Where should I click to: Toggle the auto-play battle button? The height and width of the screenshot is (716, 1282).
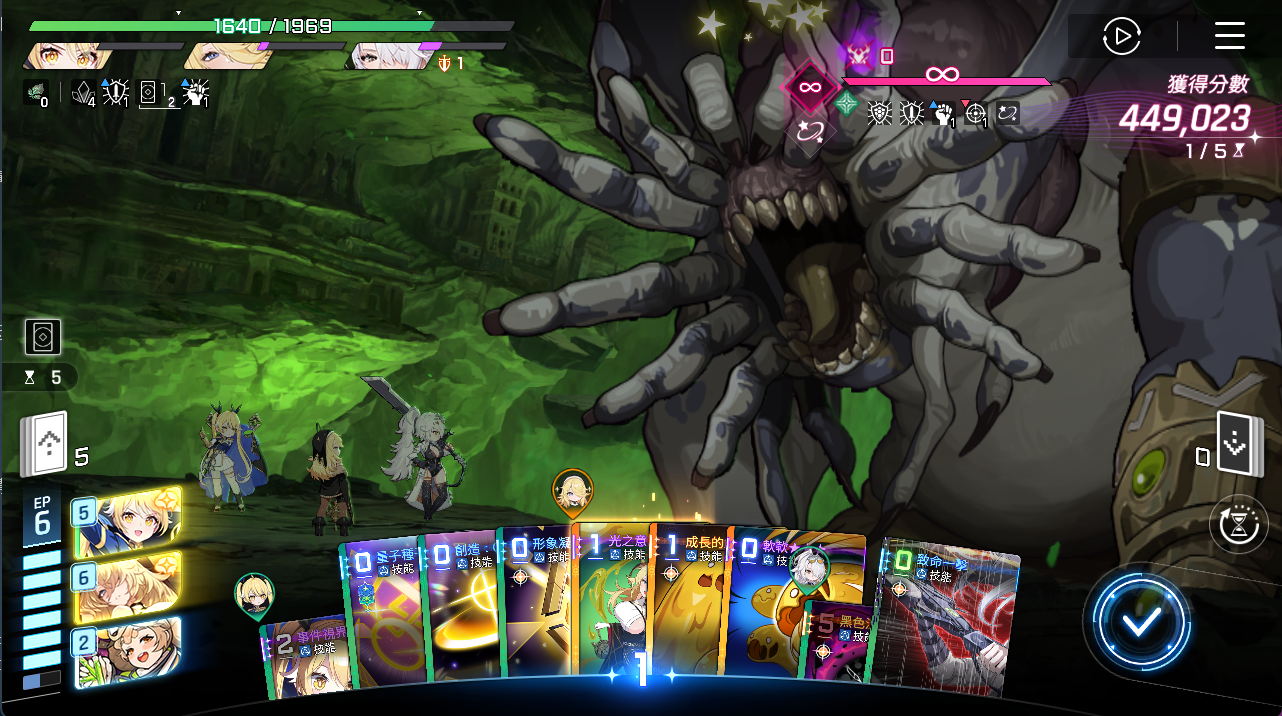click(x=1121, y=37)
